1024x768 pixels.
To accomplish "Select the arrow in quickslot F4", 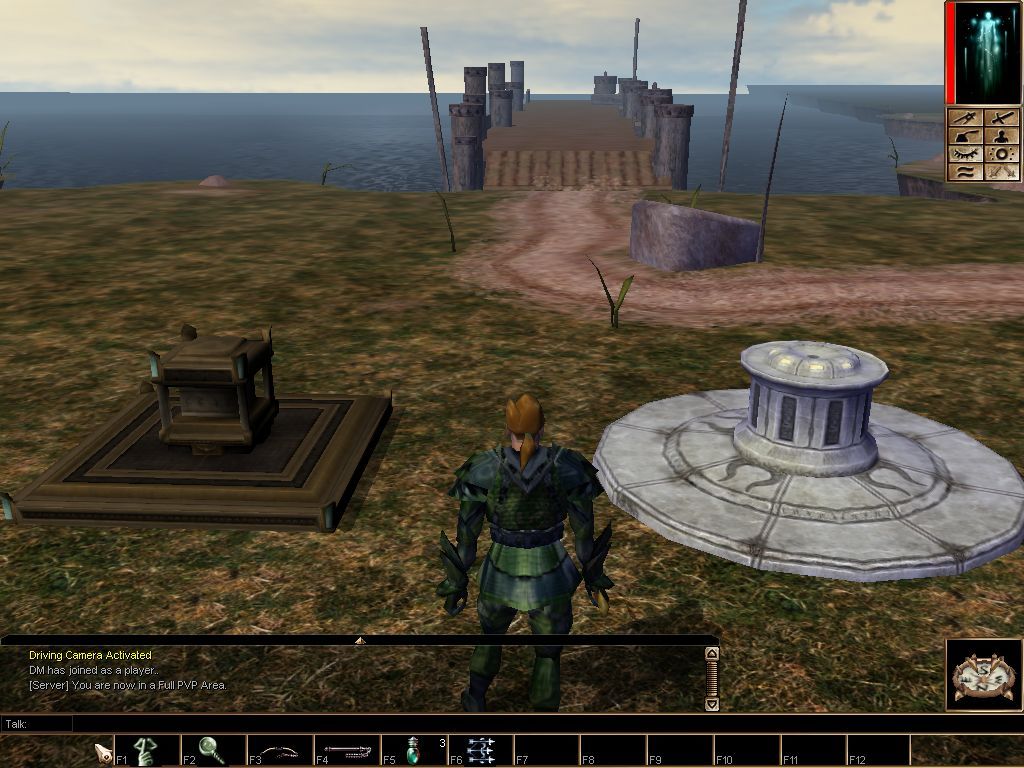I will 346,750.
